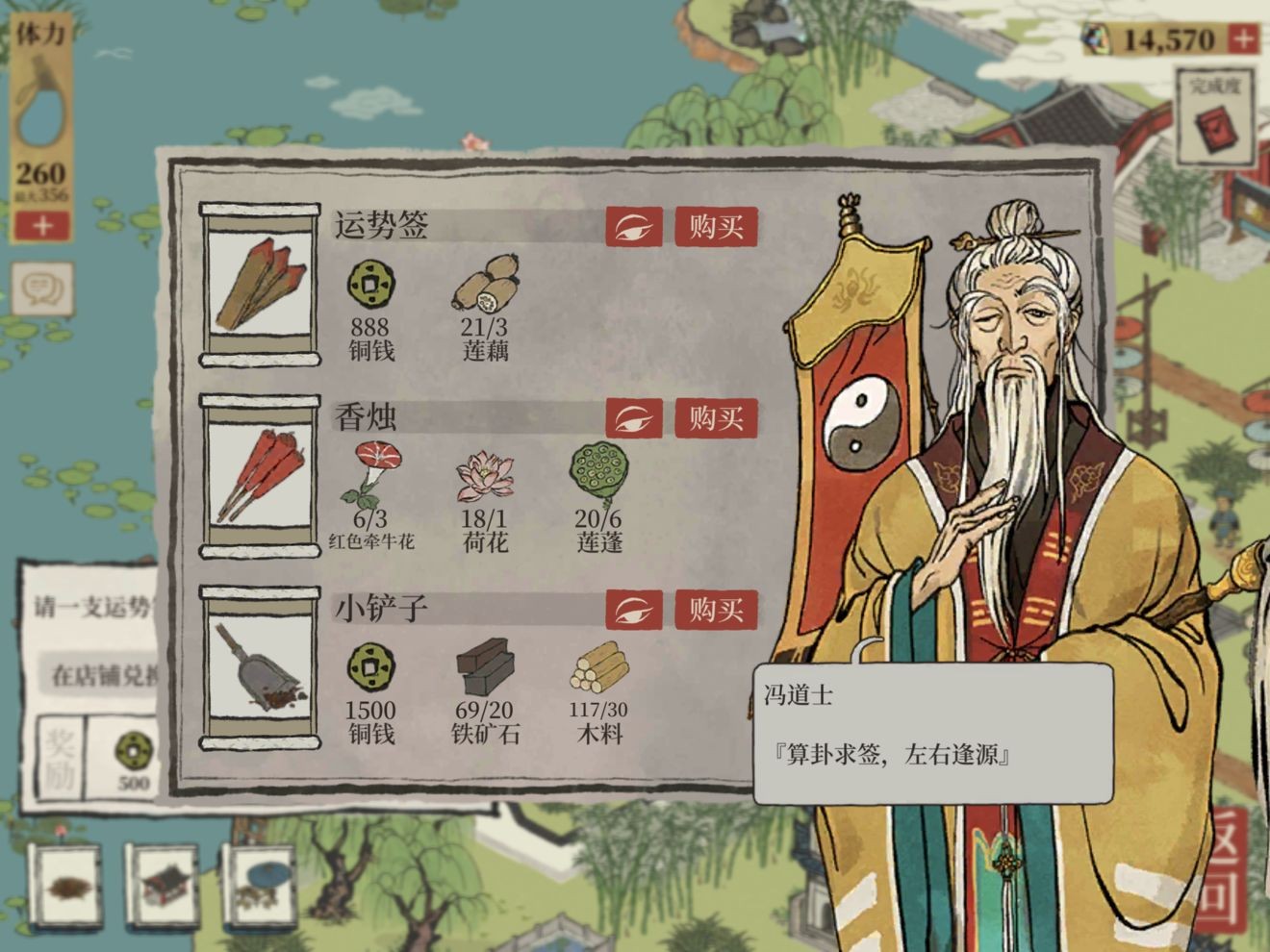Open the 完成度 completion progress panel
Screen dimensions: 1270x952
[x=1214, y=113]
